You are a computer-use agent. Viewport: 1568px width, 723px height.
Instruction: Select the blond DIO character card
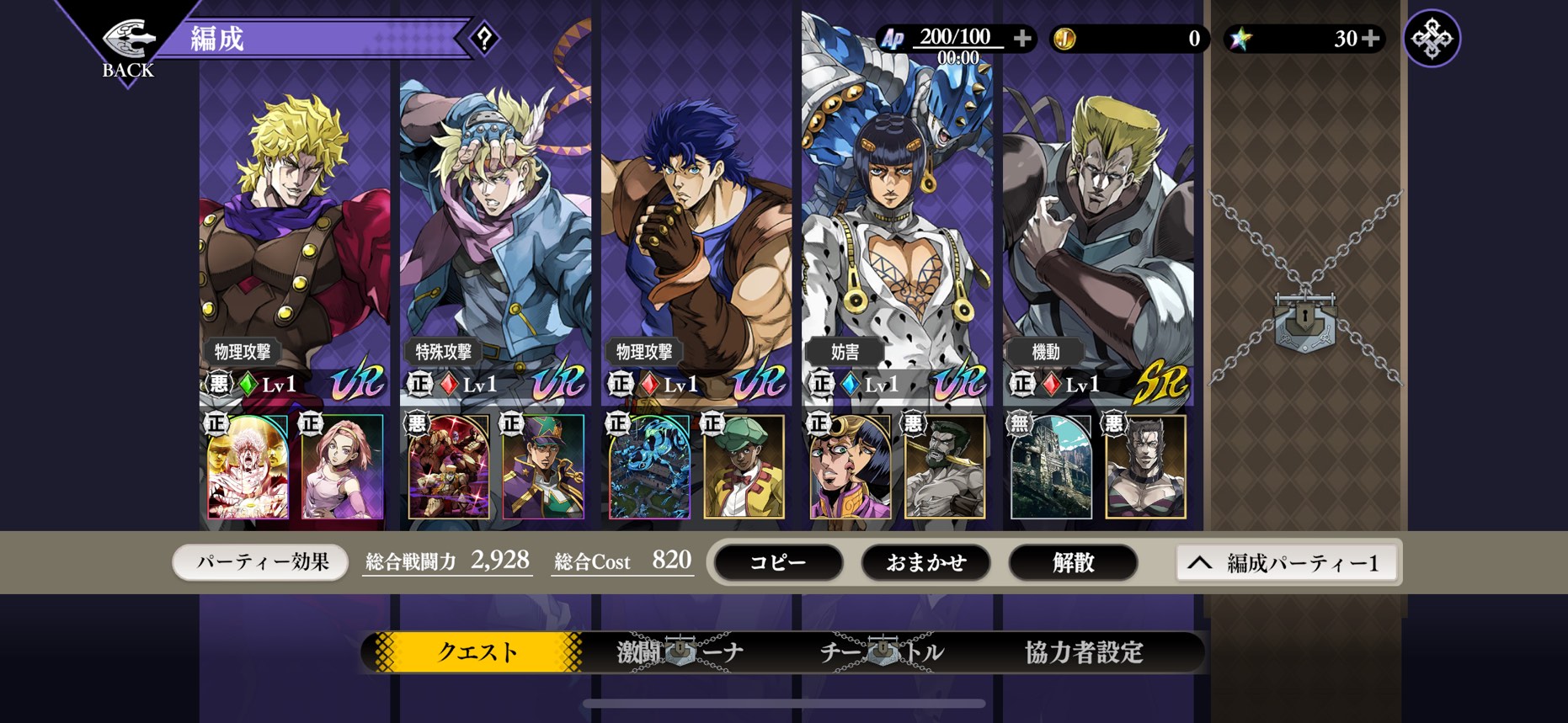[294, 236]
